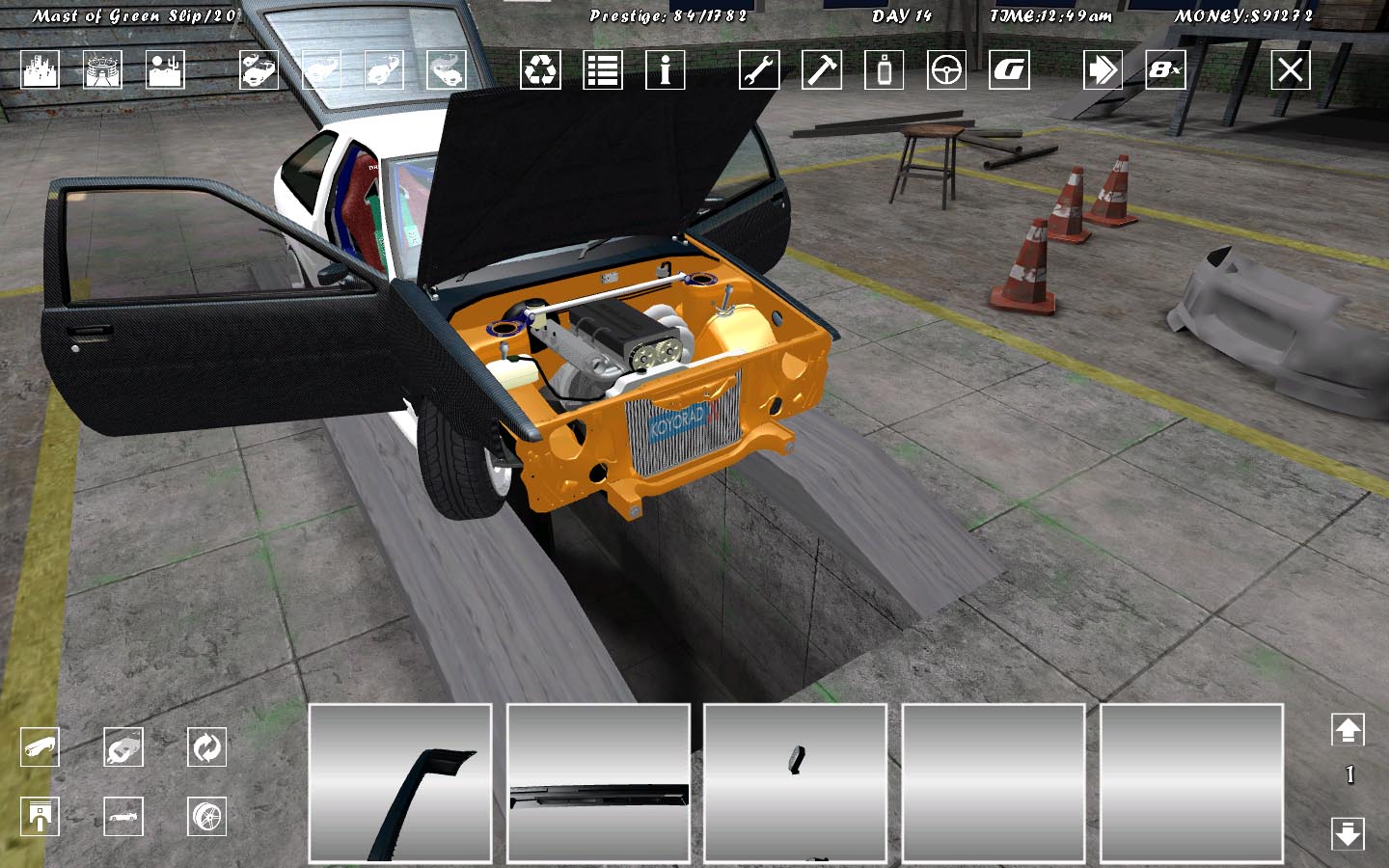1389x868 pixels.
Task: Click the recycle symbol button
Action: click(540, 70)
